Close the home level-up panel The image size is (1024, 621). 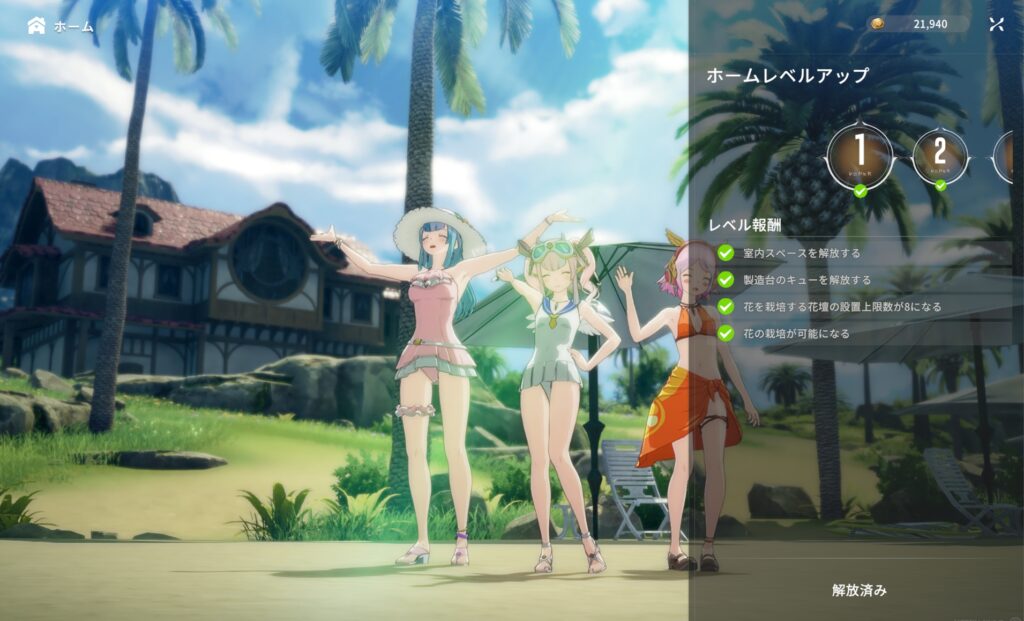click(x=996, y=25)
